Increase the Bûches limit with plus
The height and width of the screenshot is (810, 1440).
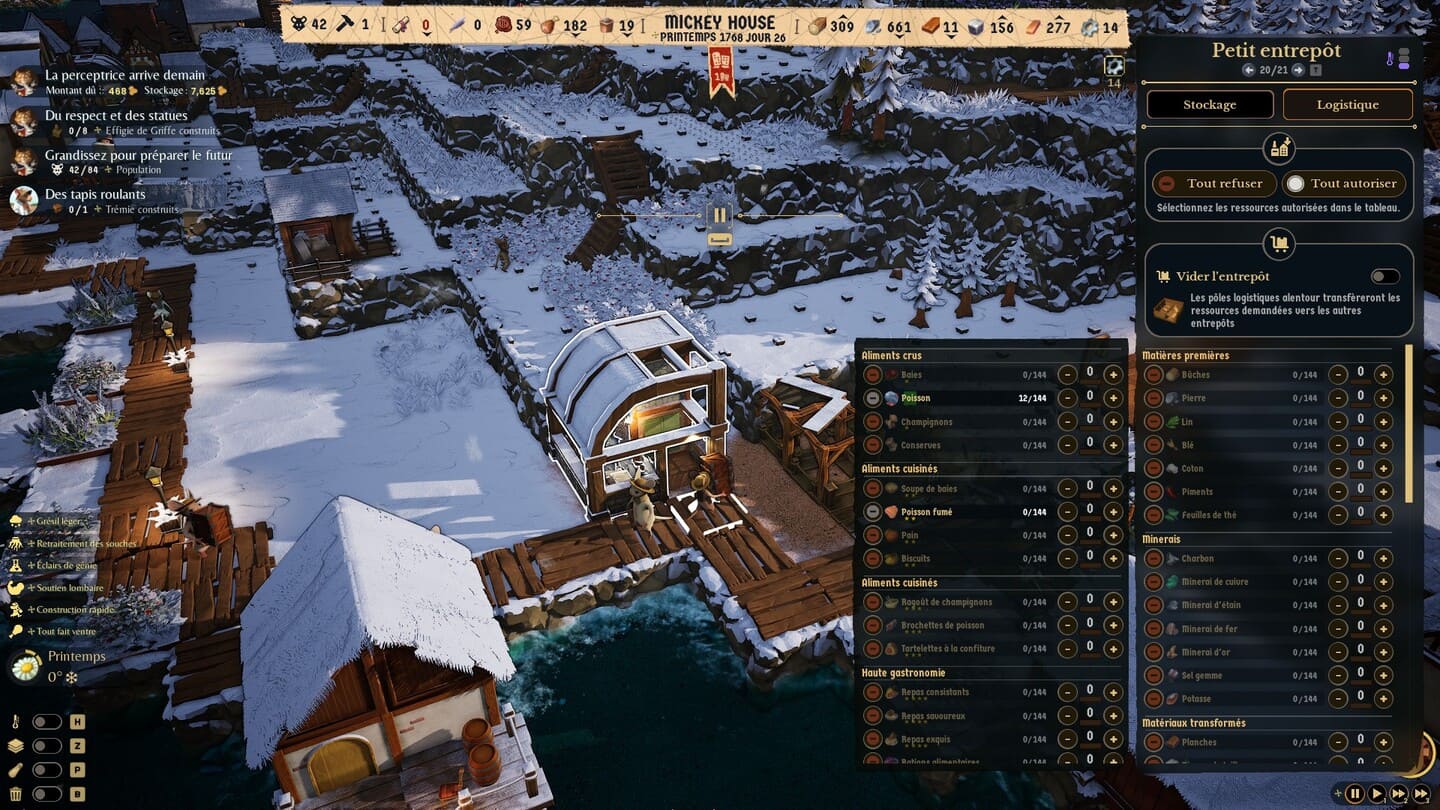click(x=1383, y=375)
